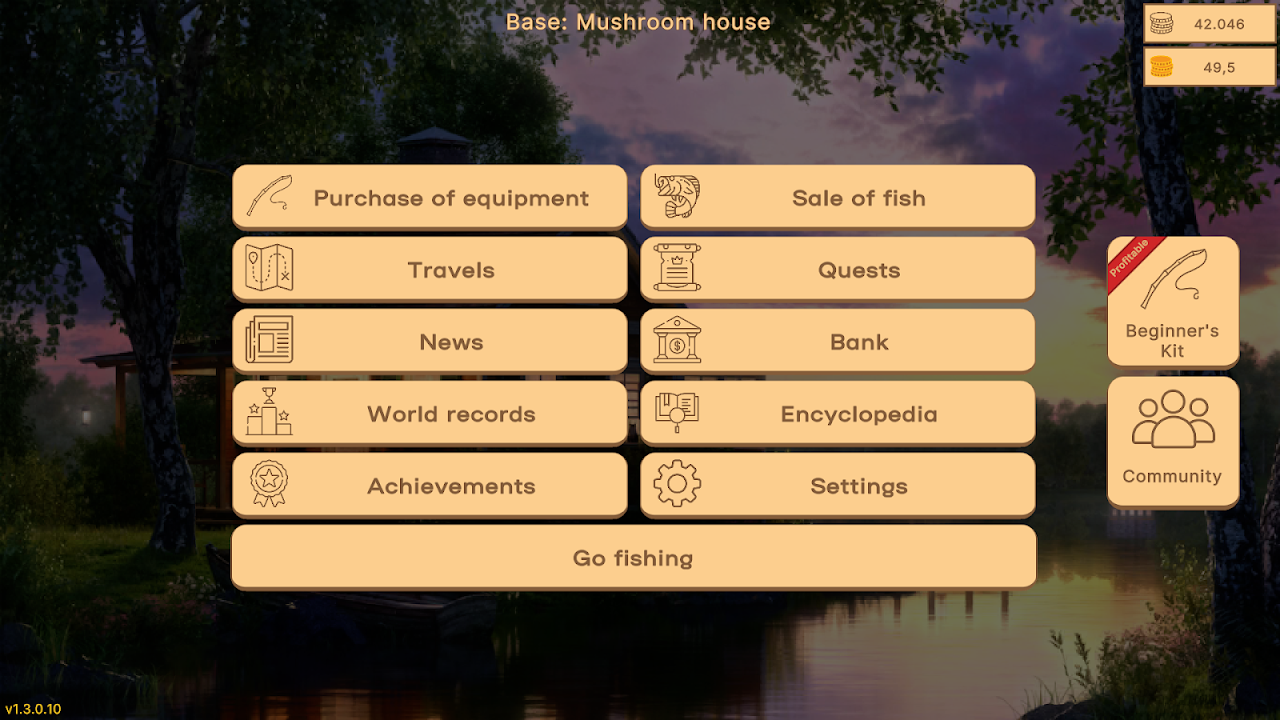Click the gold coins icon showing 49,5
Viewport: 1280px width, 720px height.
[x=1162, y=66]
